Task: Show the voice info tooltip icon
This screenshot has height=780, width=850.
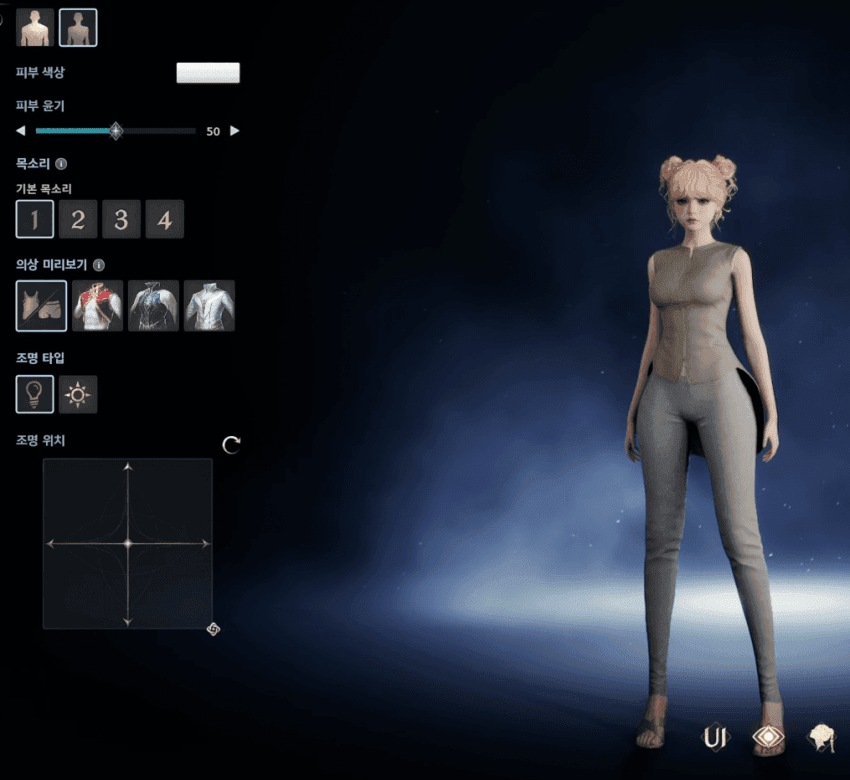Action: [x=61, y=164]
